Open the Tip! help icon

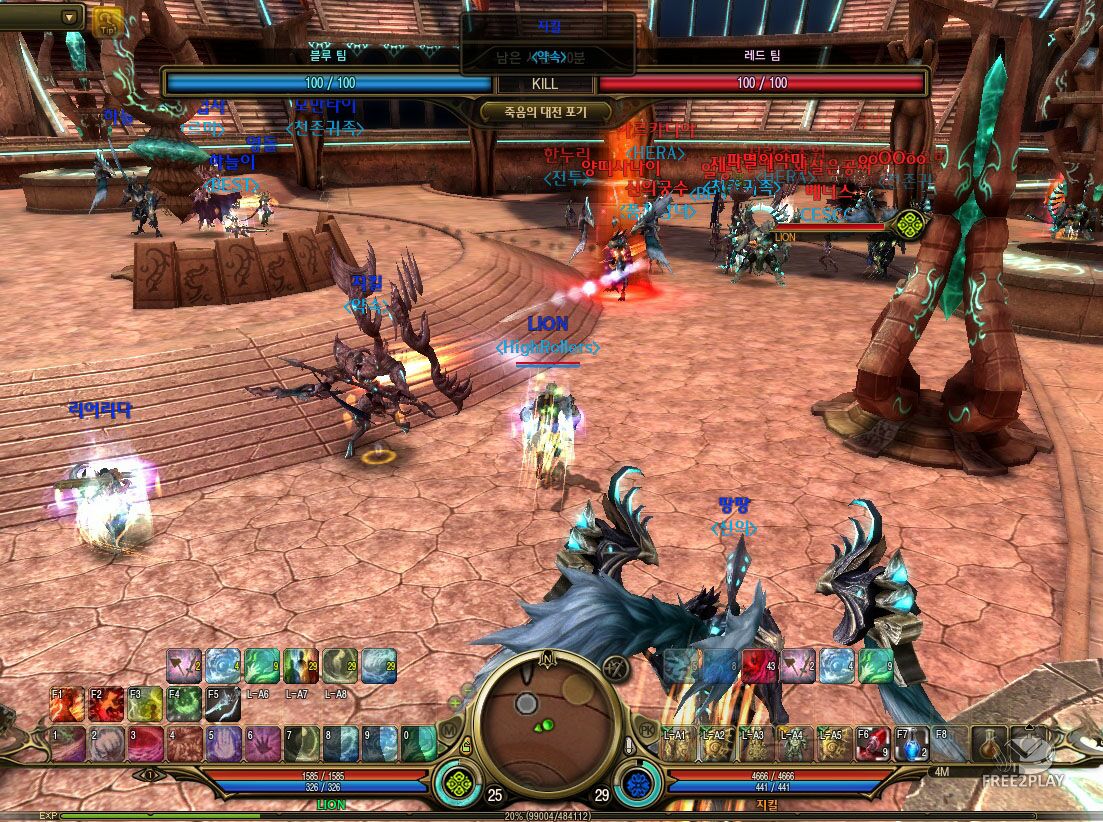(x=107, y=19)
